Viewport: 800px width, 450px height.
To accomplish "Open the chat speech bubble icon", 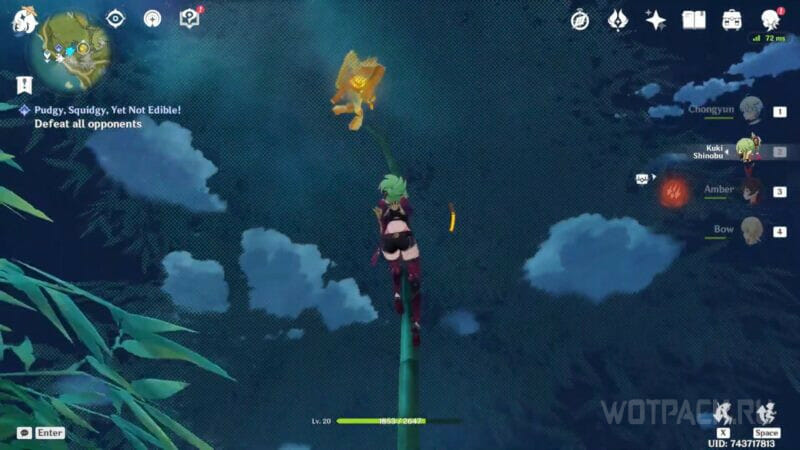I will (24, 433).
